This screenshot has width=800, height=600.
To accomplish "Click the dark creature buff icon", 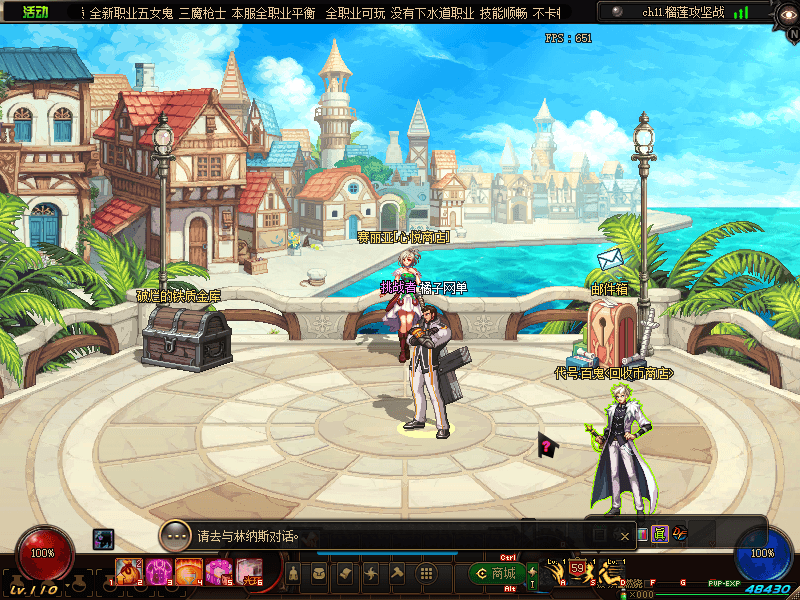I will click(x=103, y=539).
